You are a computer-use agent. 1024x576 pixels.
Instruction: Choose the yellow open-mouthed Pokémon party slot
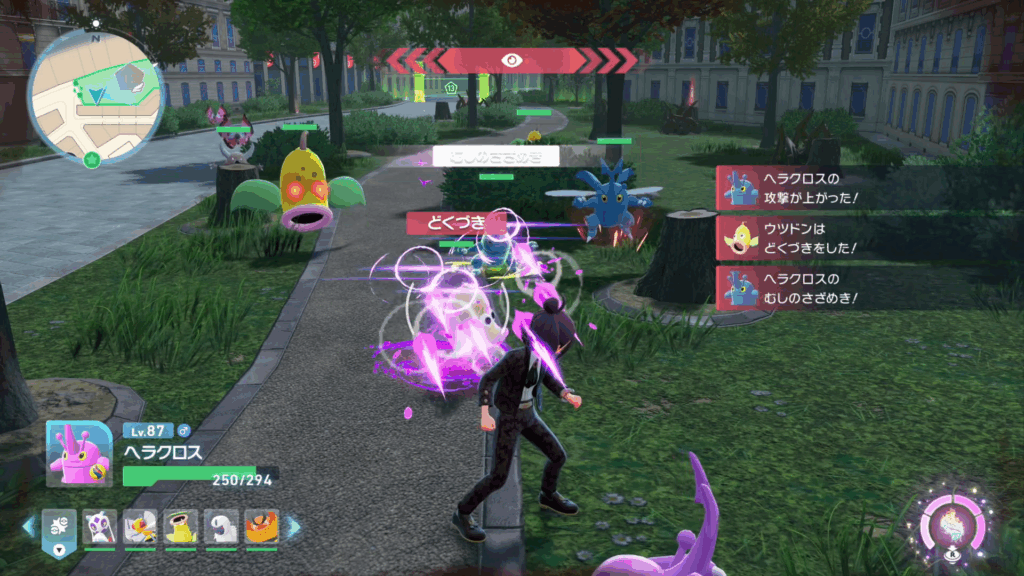180,526
